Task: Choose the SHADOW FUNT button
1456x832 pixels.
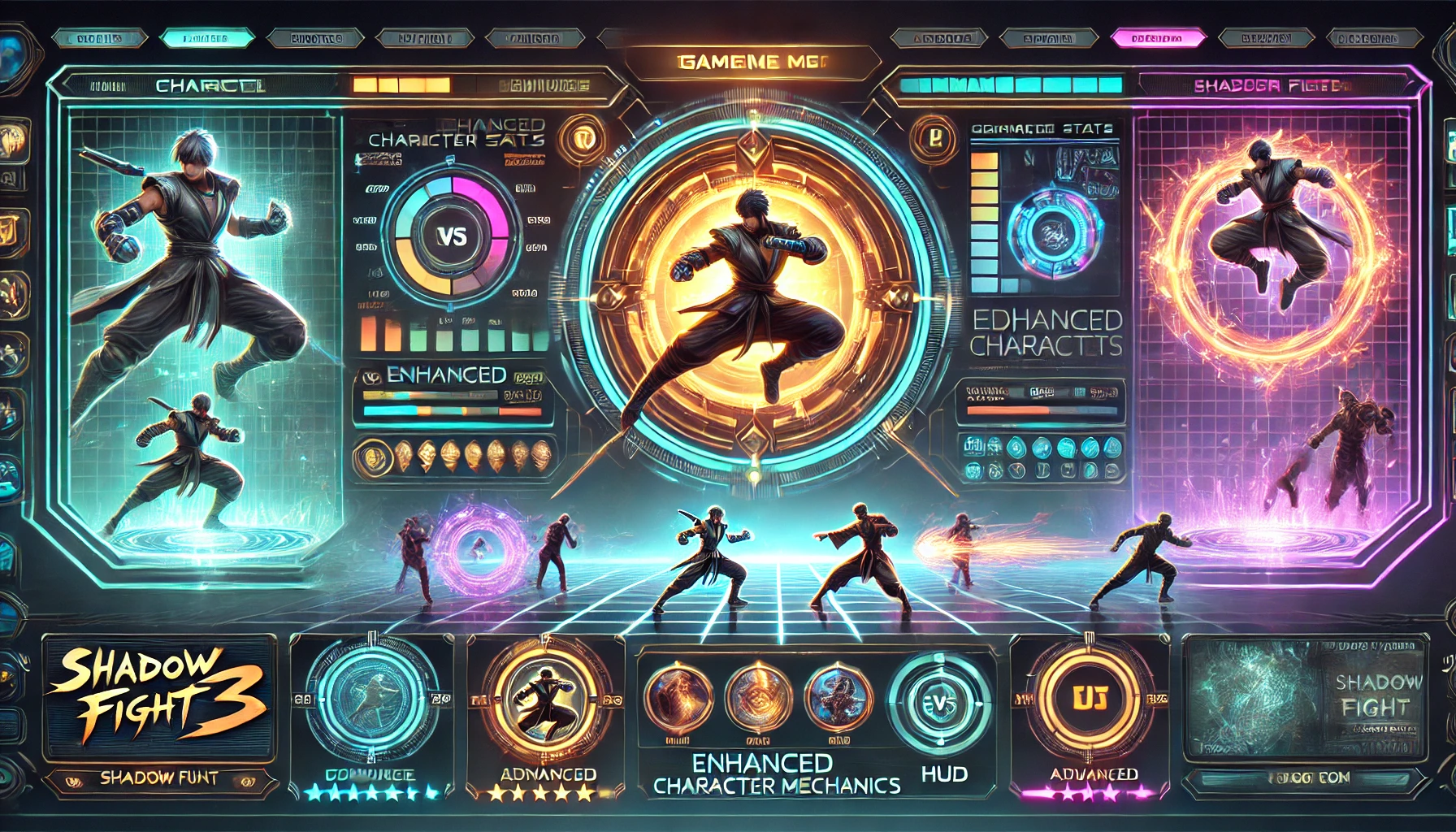Action: pyautogui.click(x=159, y=778)
